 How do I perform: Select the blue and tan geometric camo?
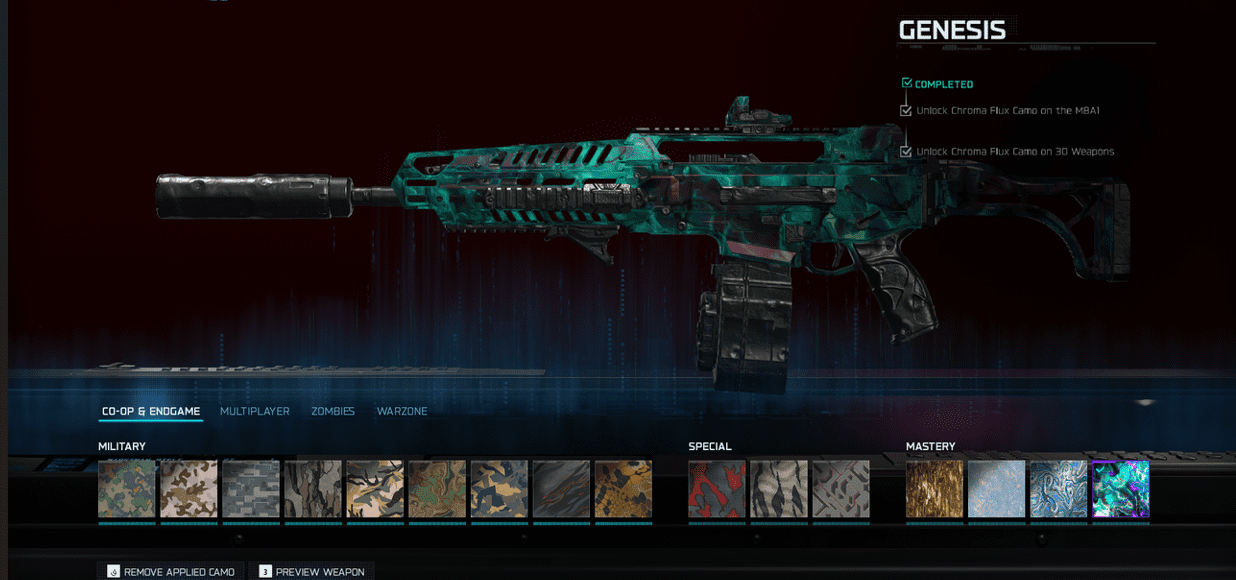click(498, 489)
